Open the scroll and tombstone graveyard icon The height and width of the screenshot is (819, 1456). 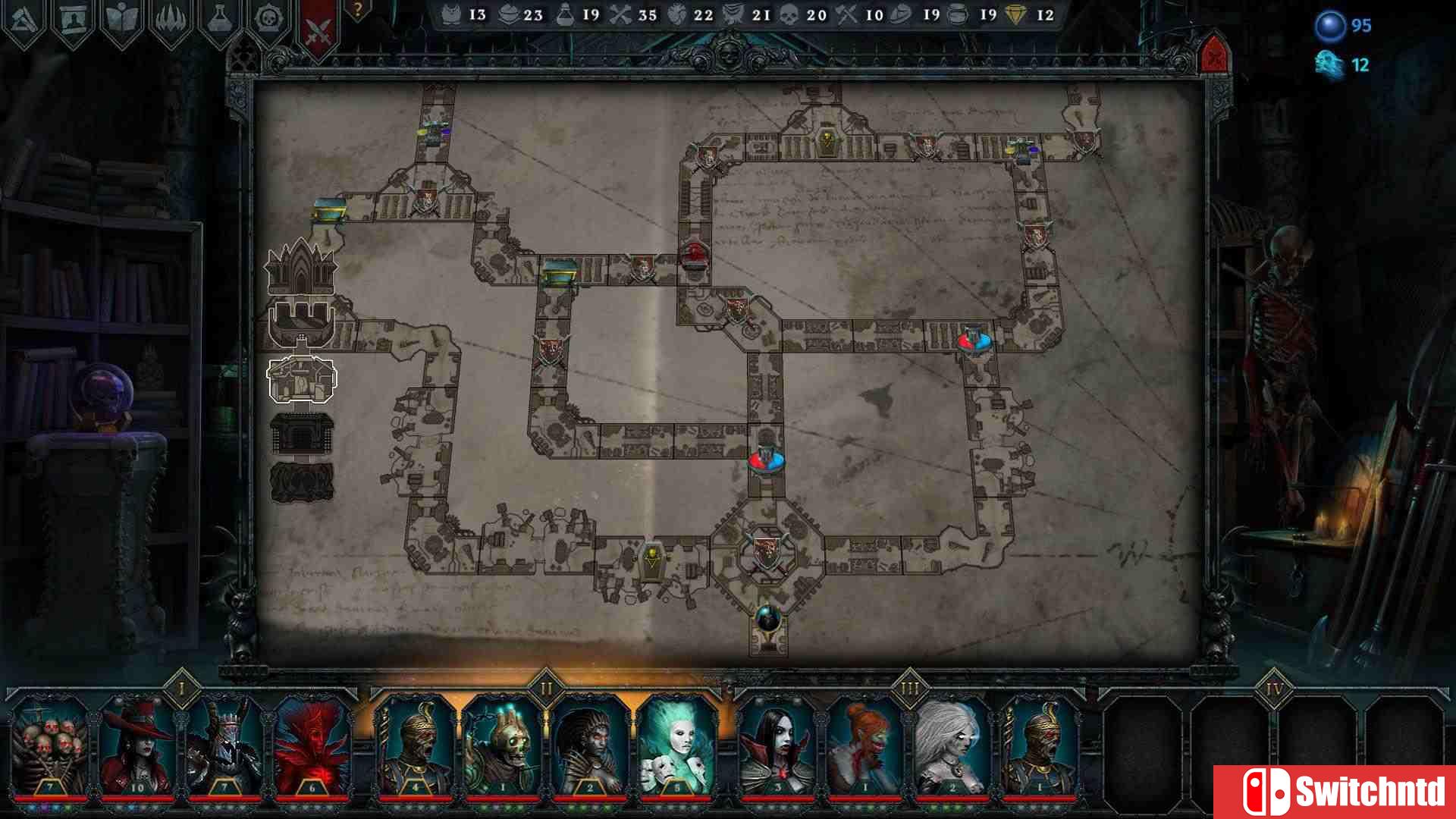(x=72, y=17)
